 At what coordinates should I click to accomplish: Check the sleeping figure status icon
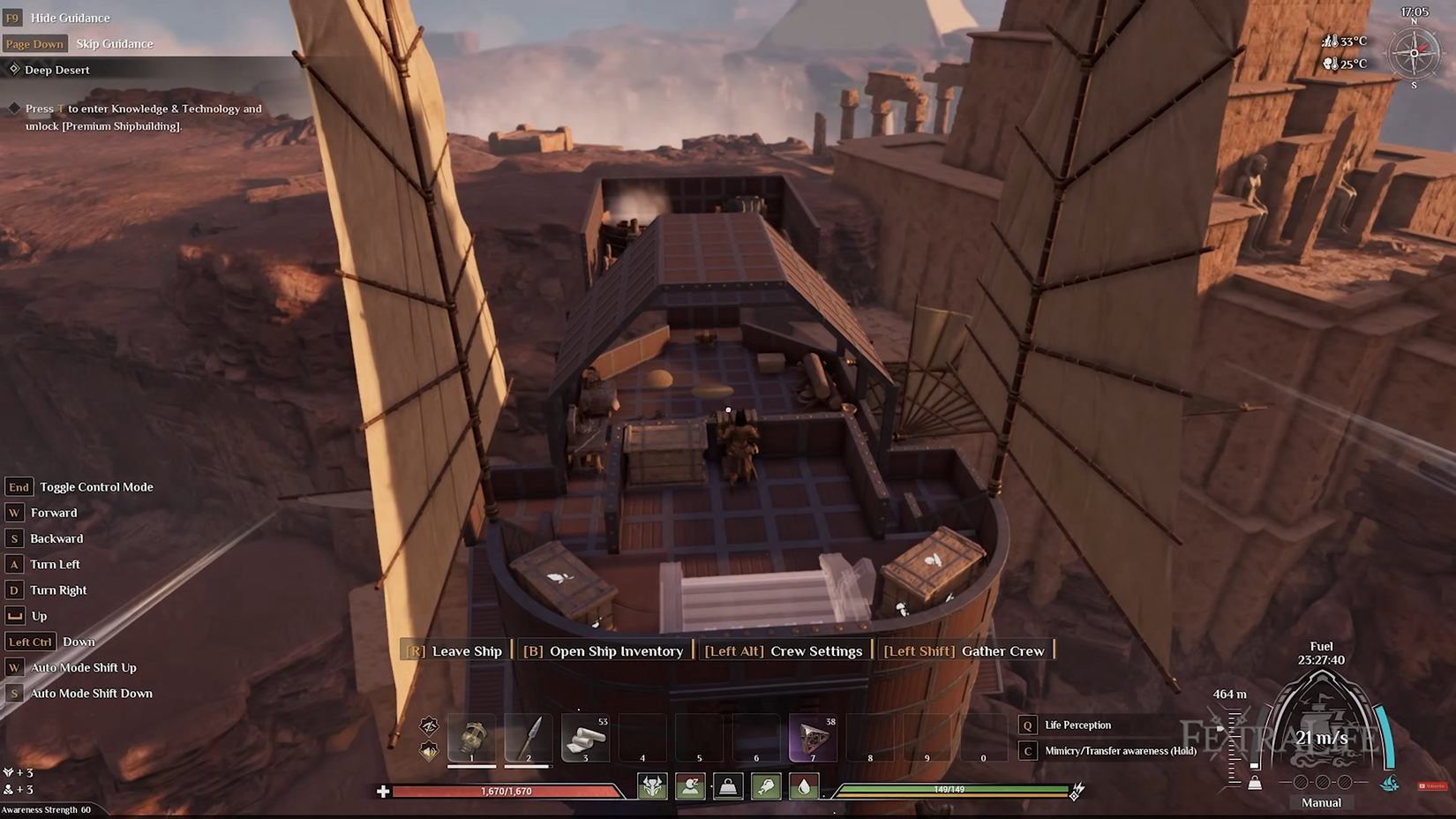[x=690, y=785]
